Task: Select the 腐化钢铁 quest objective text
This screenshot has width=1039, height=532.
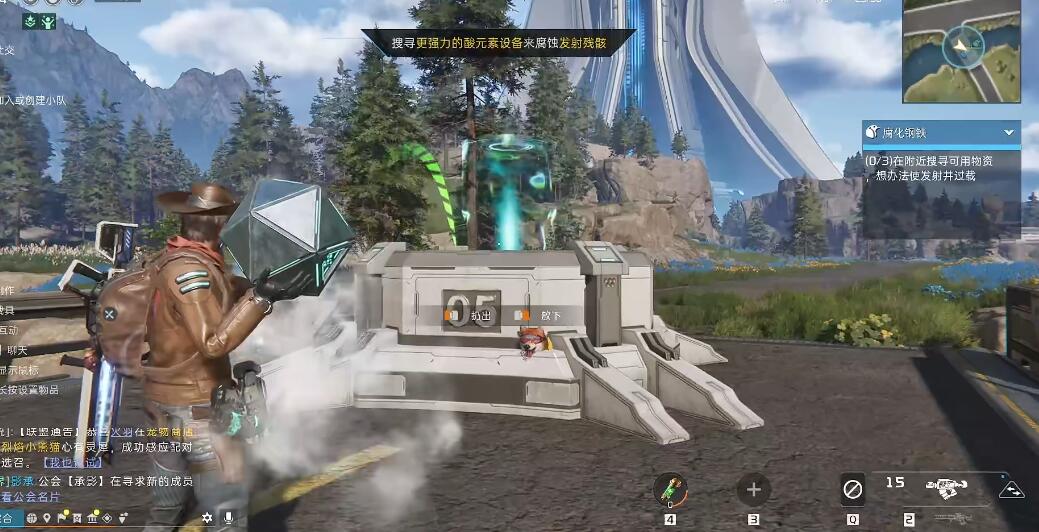Action: [x=928, y=167]
